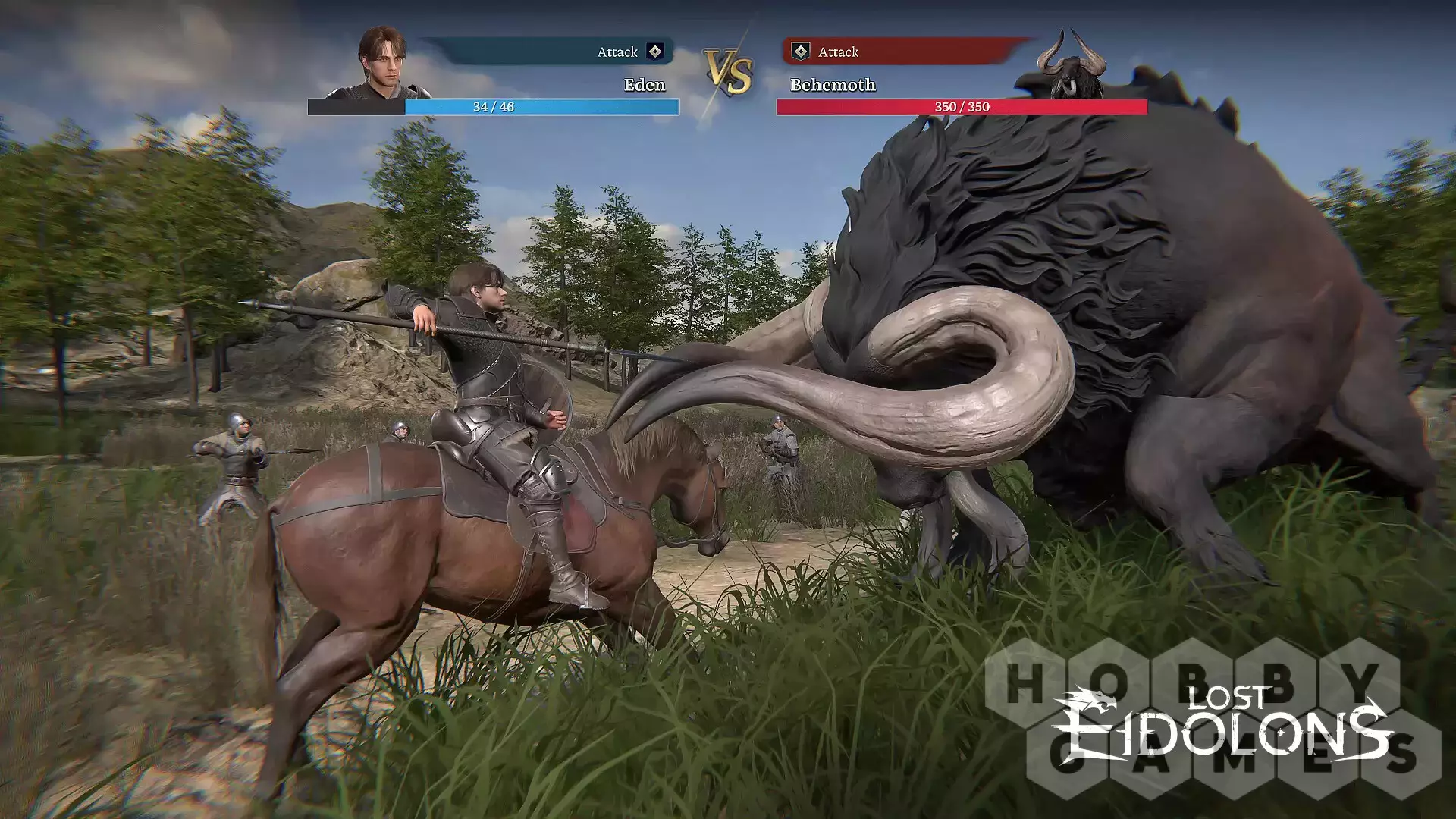Select the diamond icon on Eden's Attack banner
The image size is (1456, 819).
(x=655, y=52)
